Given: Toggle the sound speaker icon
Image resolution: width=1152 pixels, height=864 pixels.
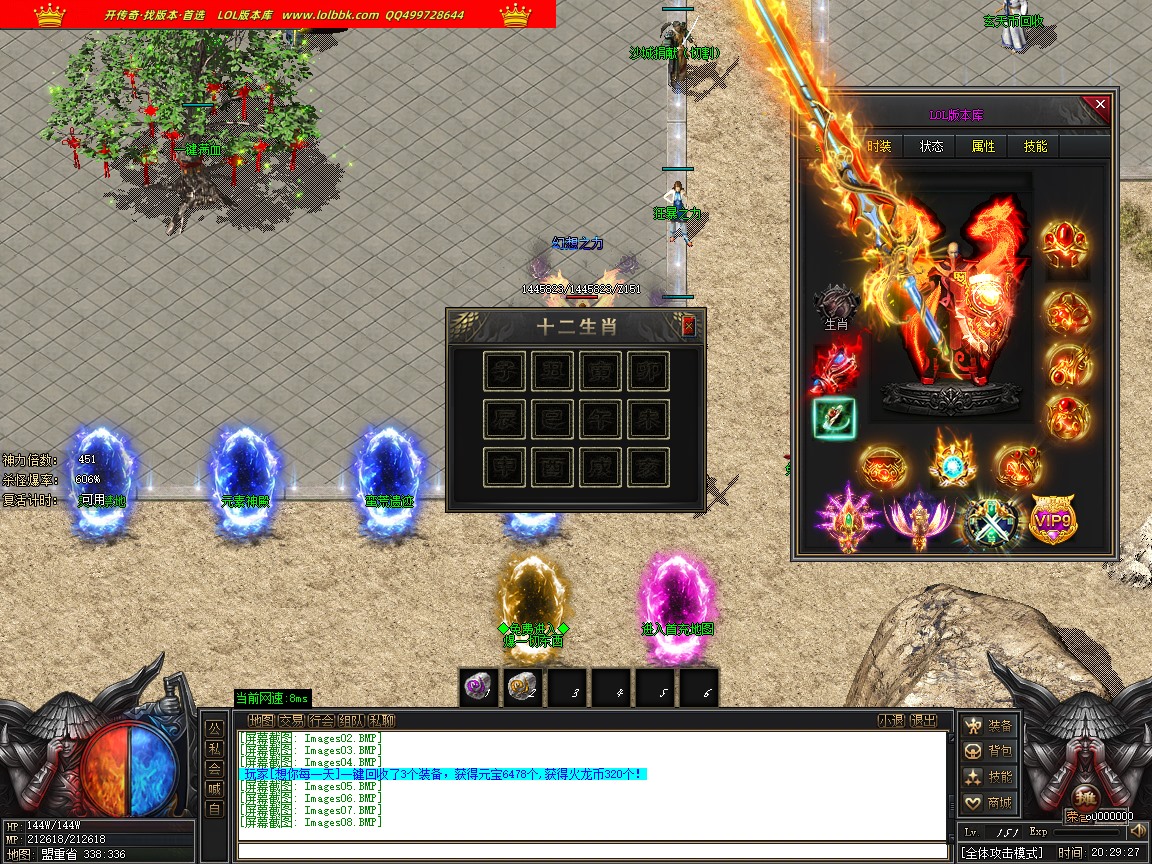Looking at the screenshot, I should (1138, 831).
